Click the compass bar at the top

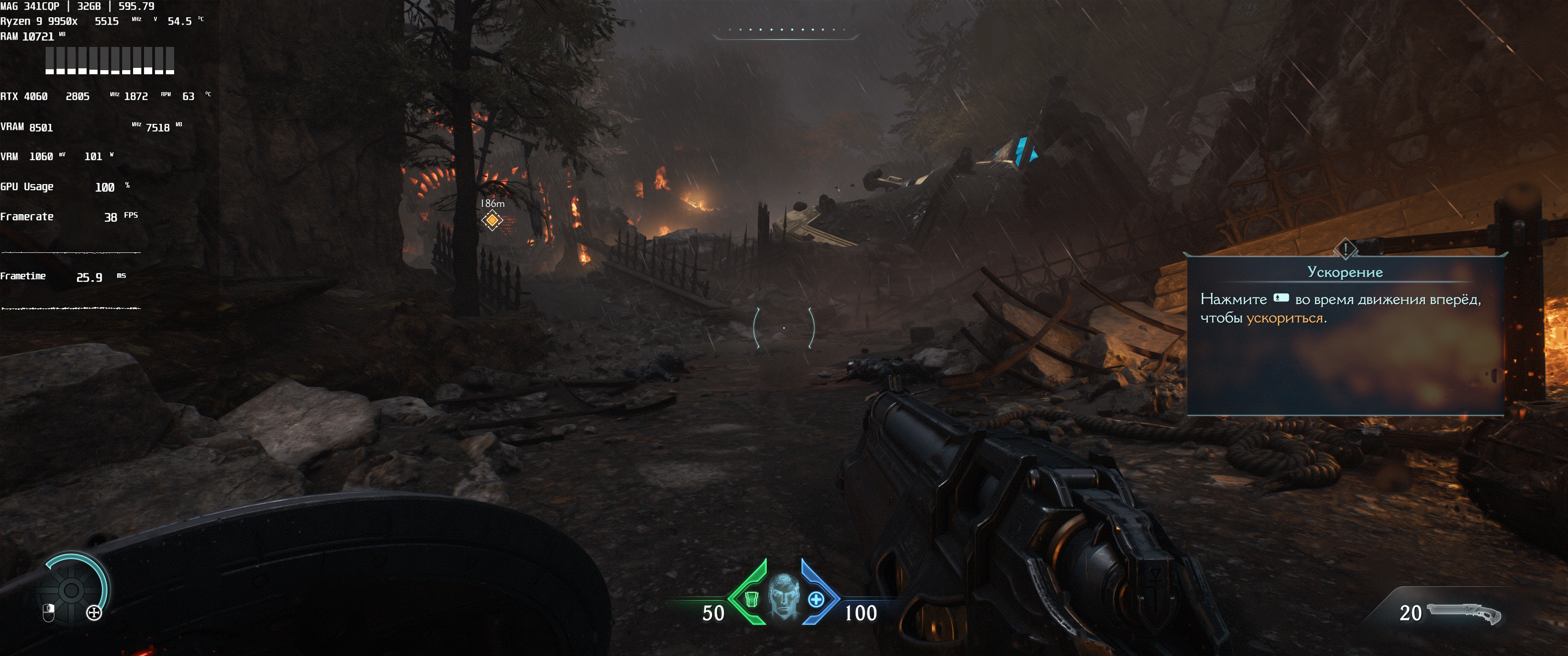pos(785,31)
